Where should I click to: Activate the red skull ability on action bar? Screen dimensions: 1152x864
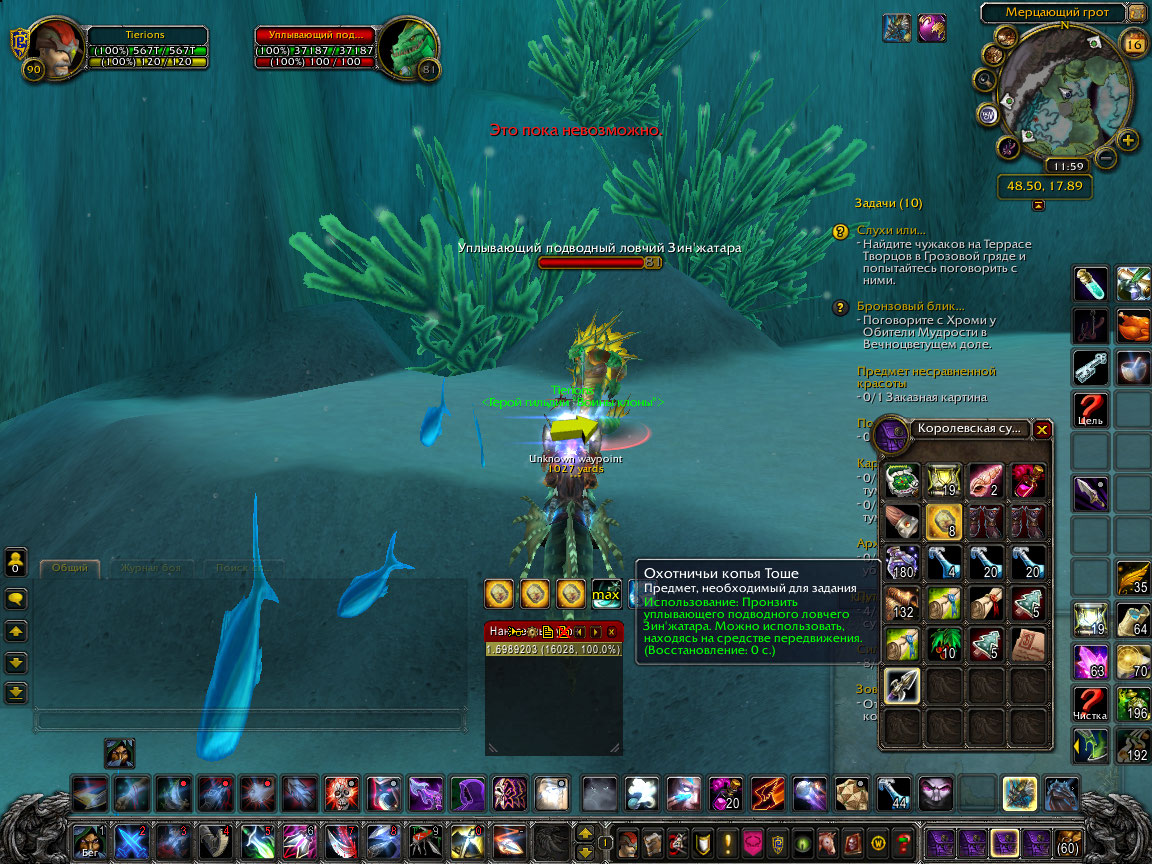coord(342,794)
